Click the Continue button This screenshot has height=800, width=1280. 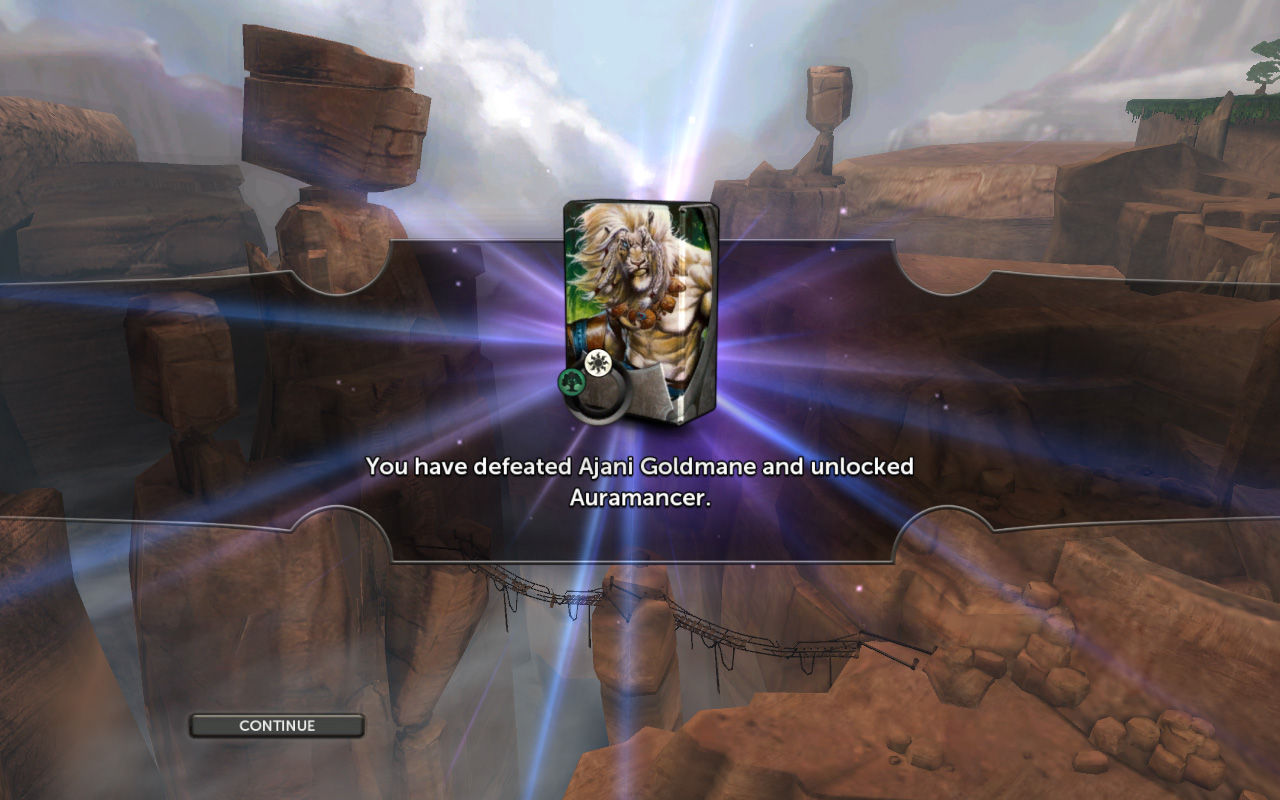coord(277,726)
